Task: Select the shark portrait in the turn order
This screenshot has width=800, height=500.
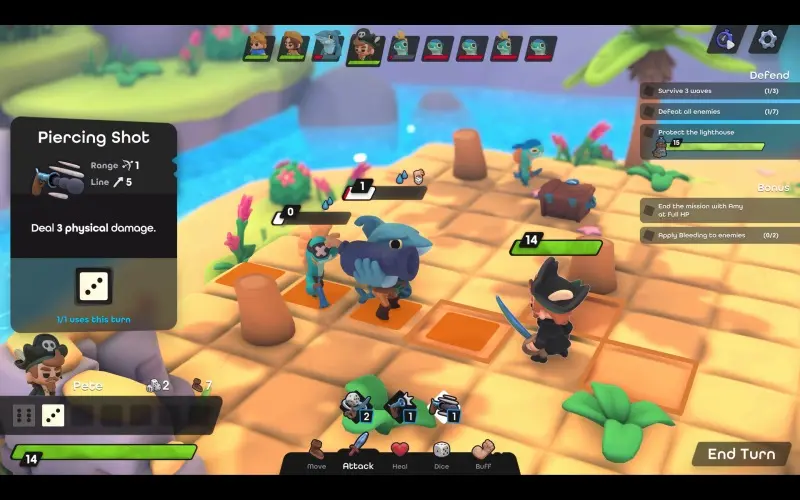Action: 327,46
